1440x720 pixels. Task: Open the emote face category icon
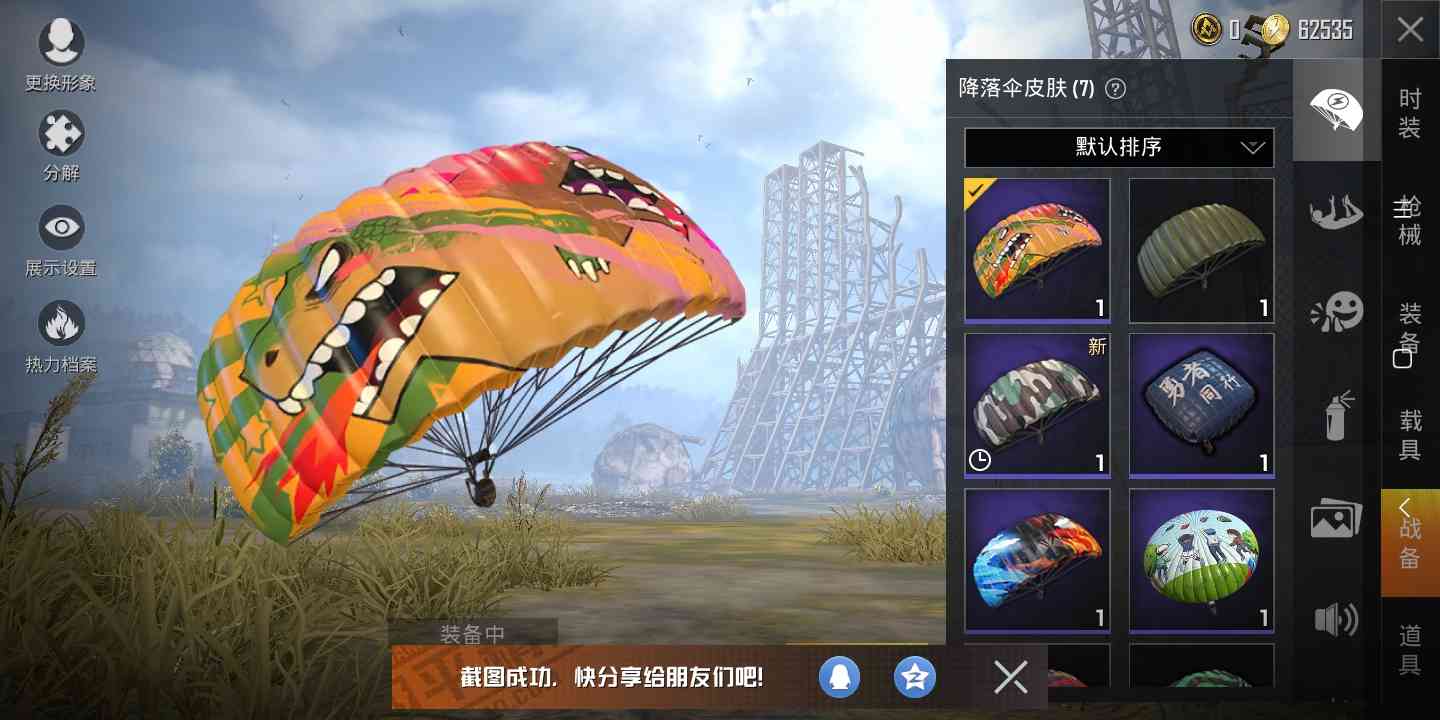coord(1337,312)
